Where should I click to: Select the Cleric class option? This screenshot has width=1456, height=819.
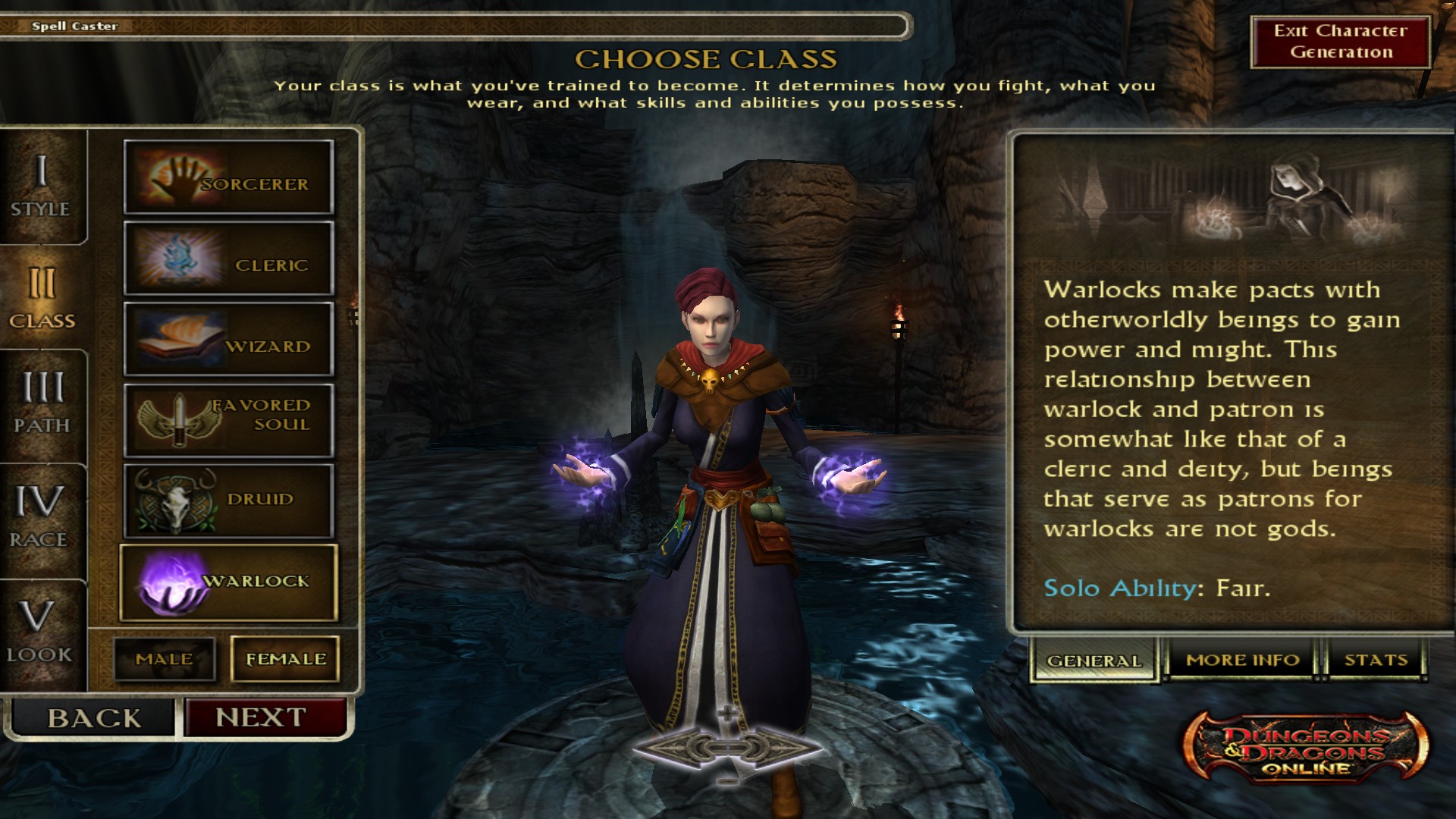coord(228,259)
